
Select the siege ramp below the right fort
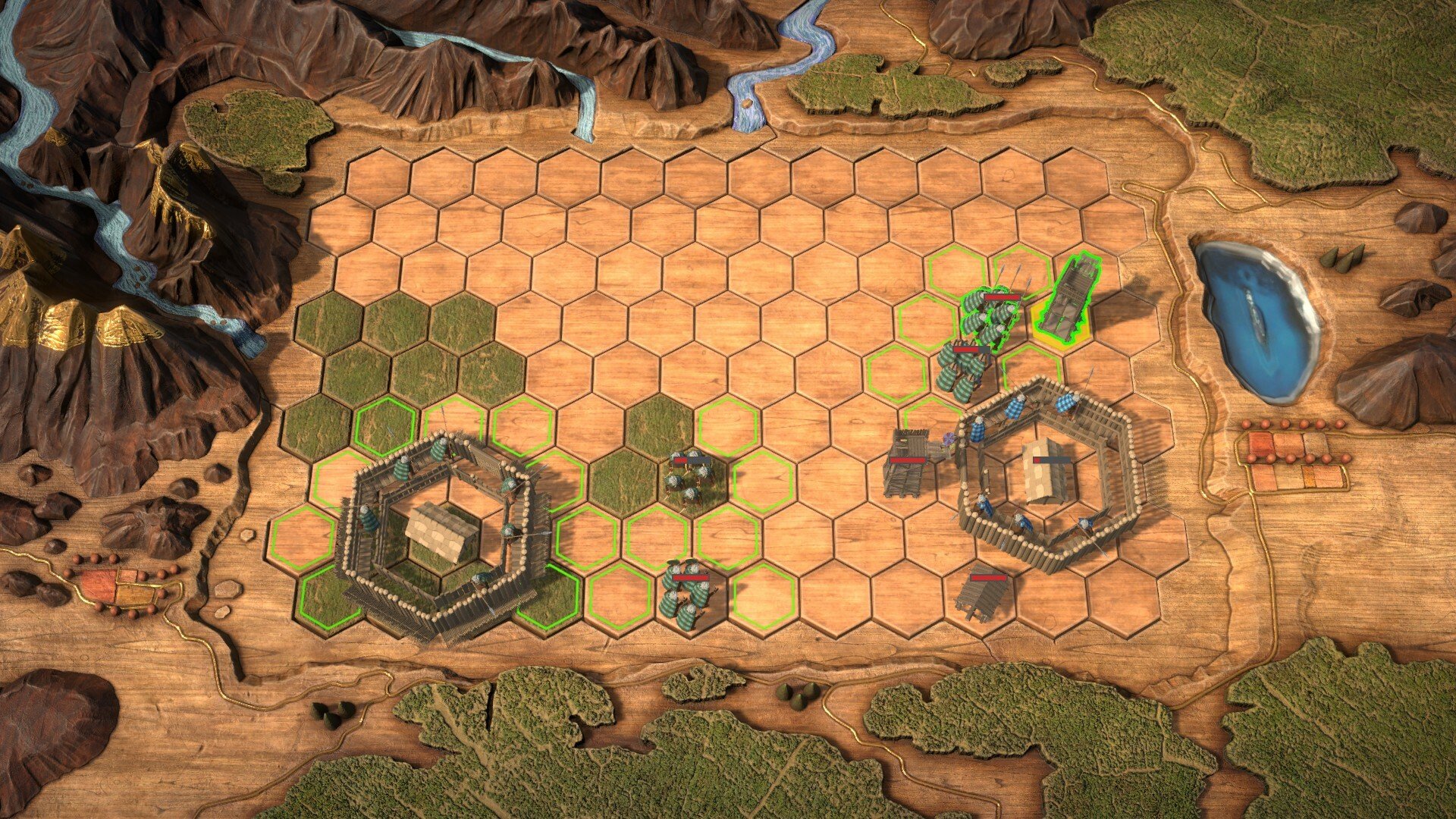pos(981,593)
